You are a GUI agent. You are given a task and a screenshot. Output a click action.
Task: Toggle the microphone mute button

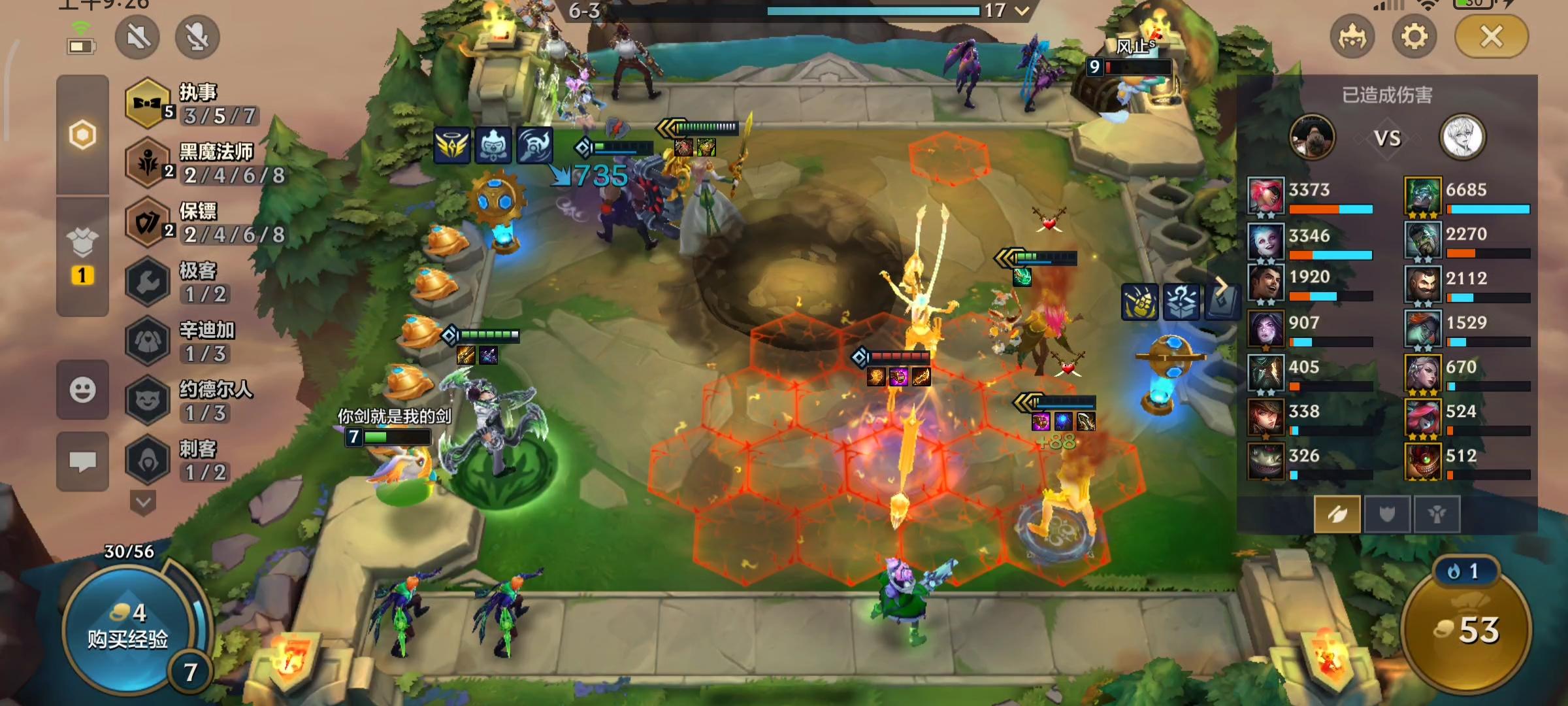click(x=197, y=37)
